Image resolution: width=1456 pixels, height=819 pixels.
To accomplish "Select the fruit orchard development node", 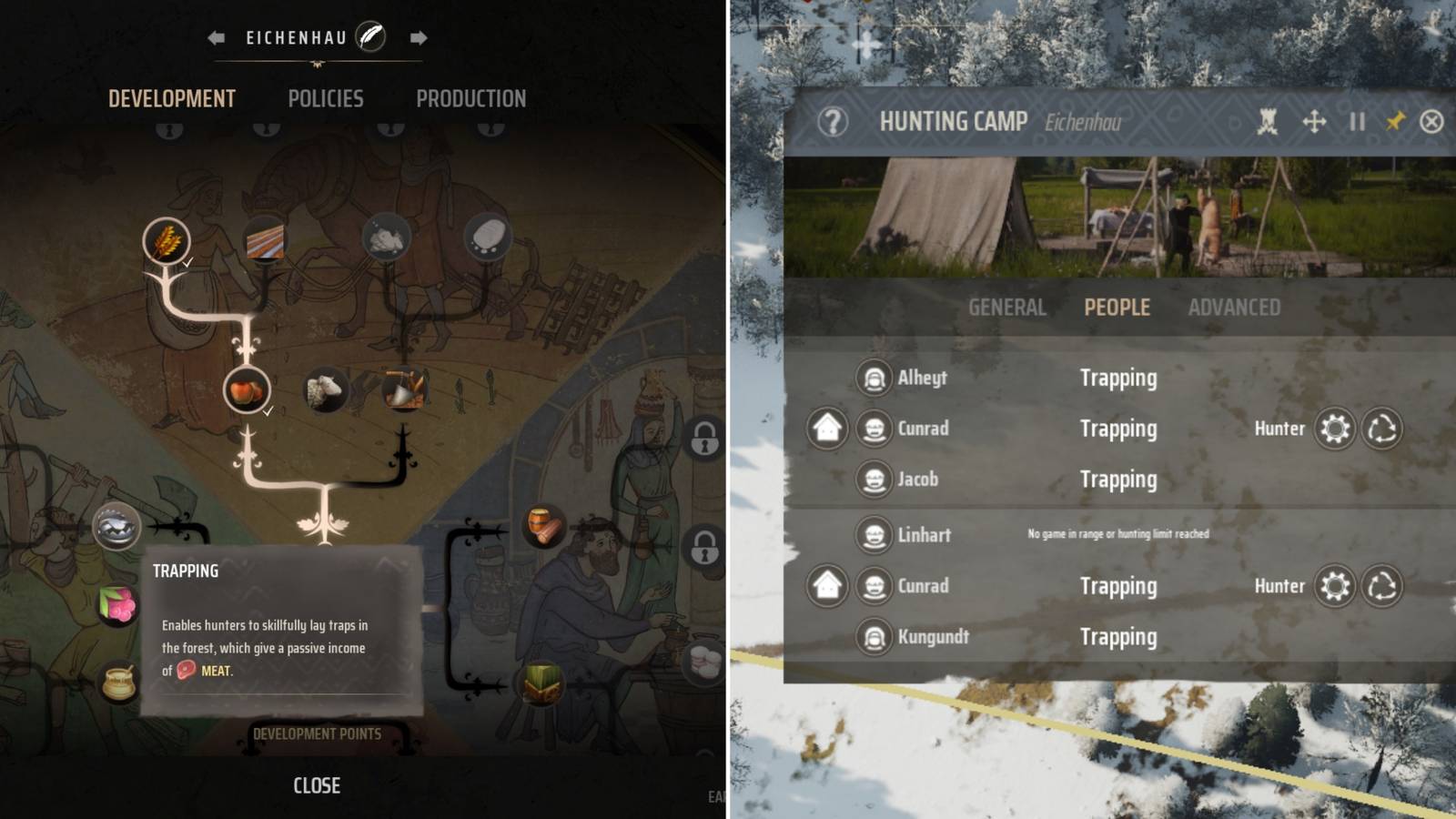I will 246,389.
